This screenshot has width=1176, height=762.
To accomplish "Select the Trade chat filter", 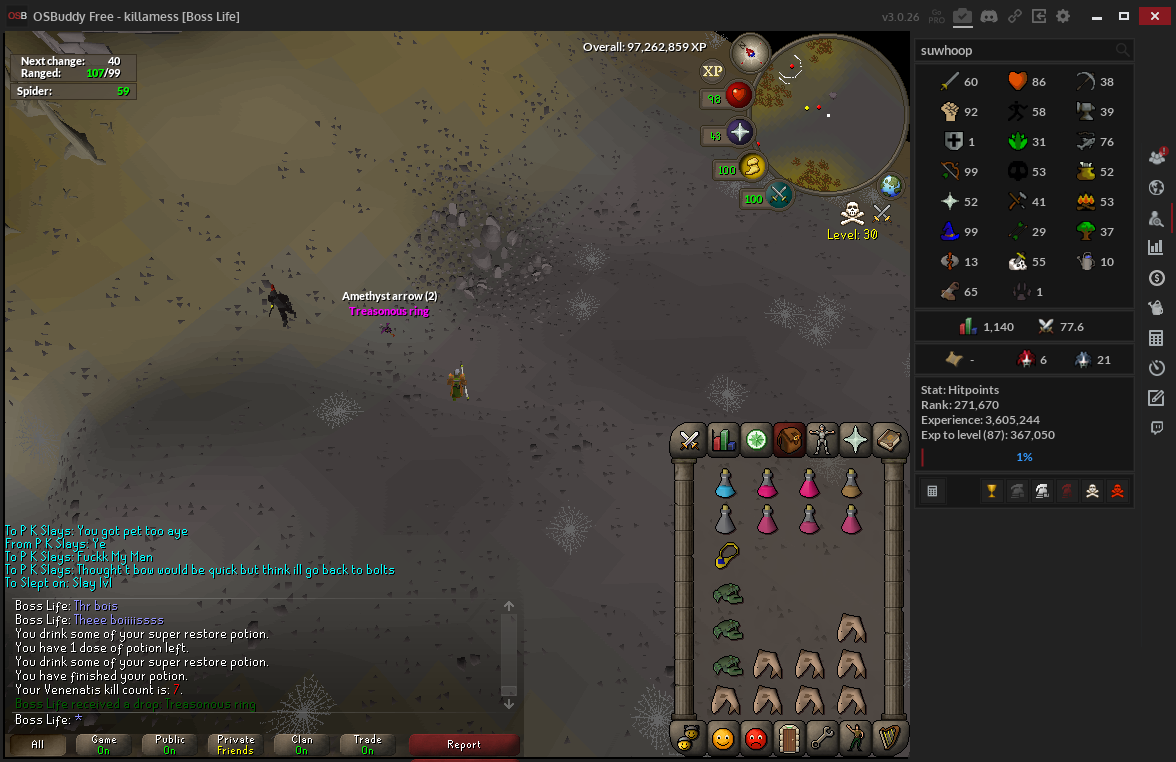I will point(368,744).
